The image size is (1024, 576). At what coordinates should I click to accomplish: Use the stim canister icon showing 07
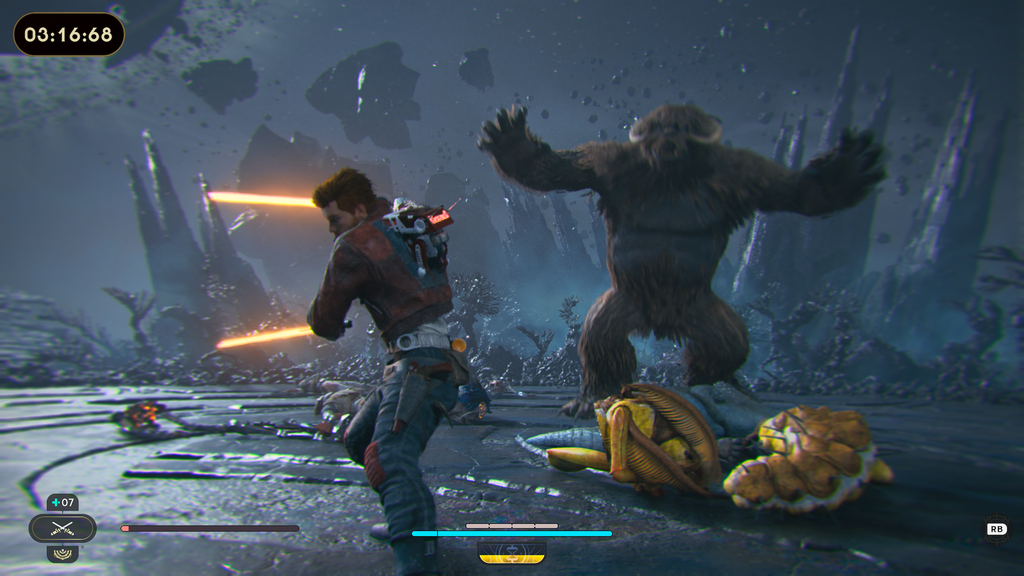[x=62, y=503]
